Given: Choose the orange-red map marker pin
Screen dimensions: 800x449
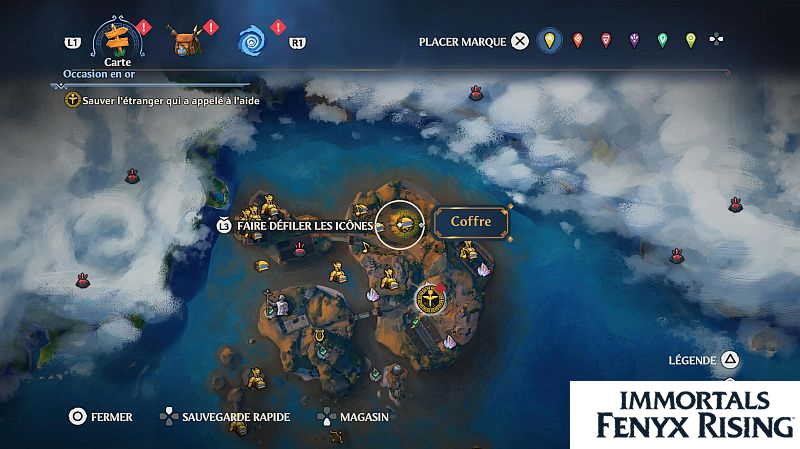Looking at the screenshot, I should pyautogui.click(x=577, y=41).
